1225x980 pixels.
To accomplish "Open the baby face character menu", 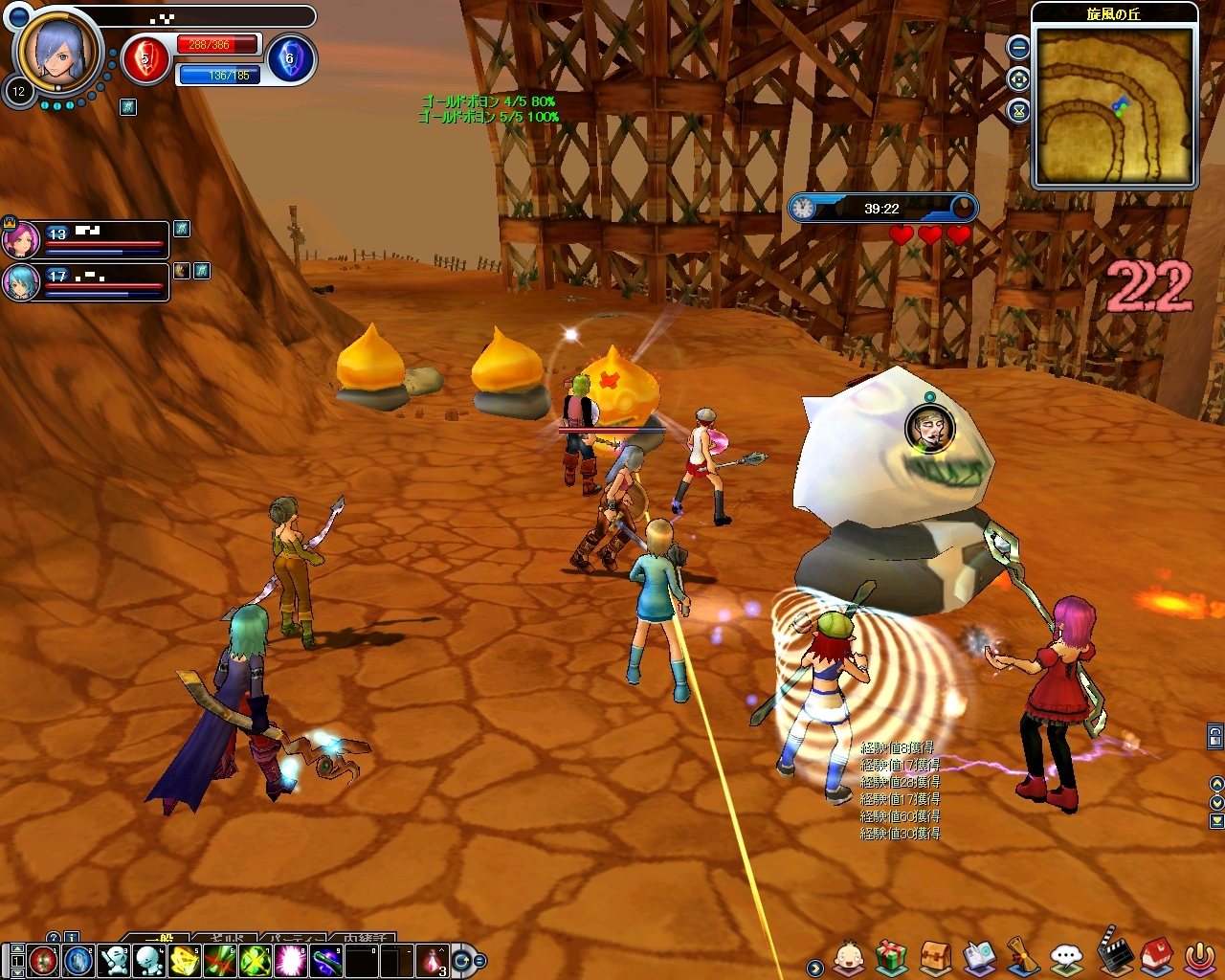I will (x=849, y=956).
